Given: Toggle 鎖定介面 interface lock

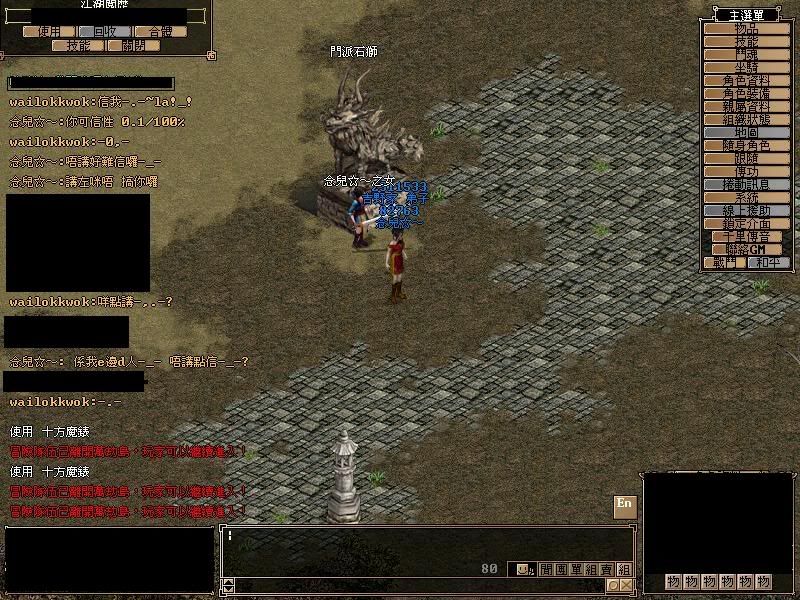Looking at the screenshot, I should (746, 224).
